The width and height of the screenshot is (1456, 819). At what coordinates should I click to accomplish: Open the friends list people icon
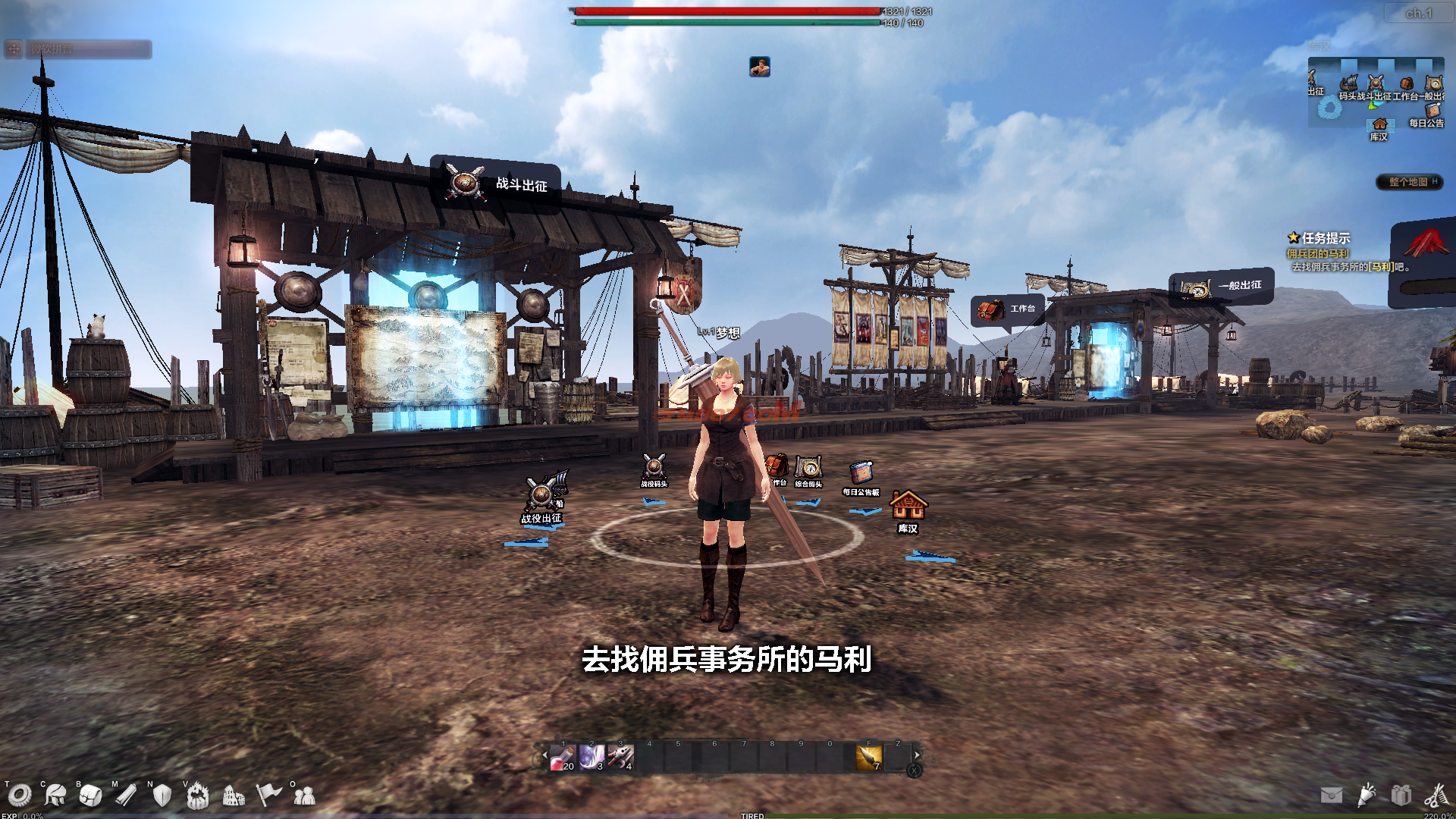tap(304, 795)
